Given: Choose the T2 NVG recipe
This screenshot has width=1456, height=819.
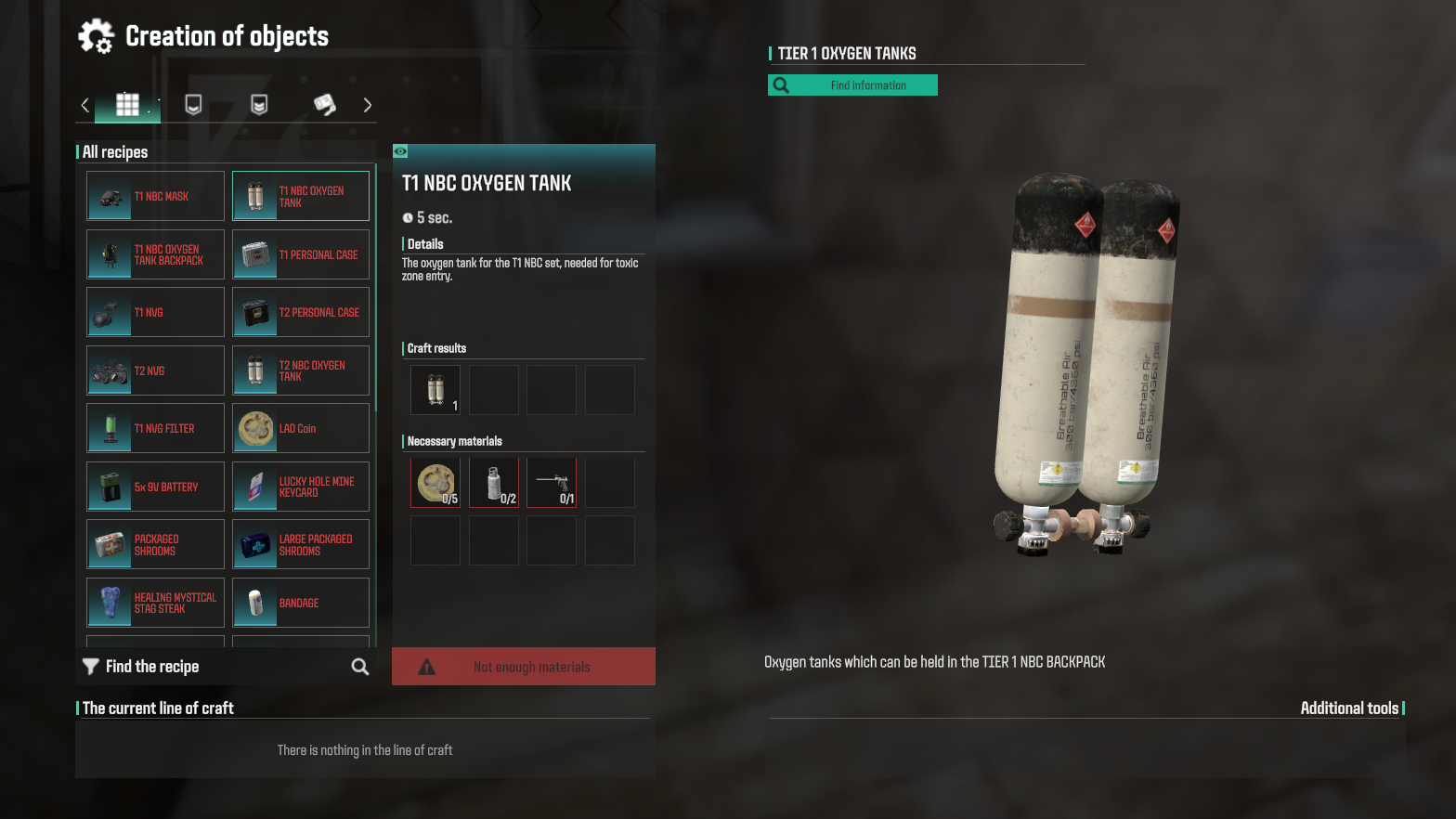Looking at the screenshot, I should pos(156,370).
